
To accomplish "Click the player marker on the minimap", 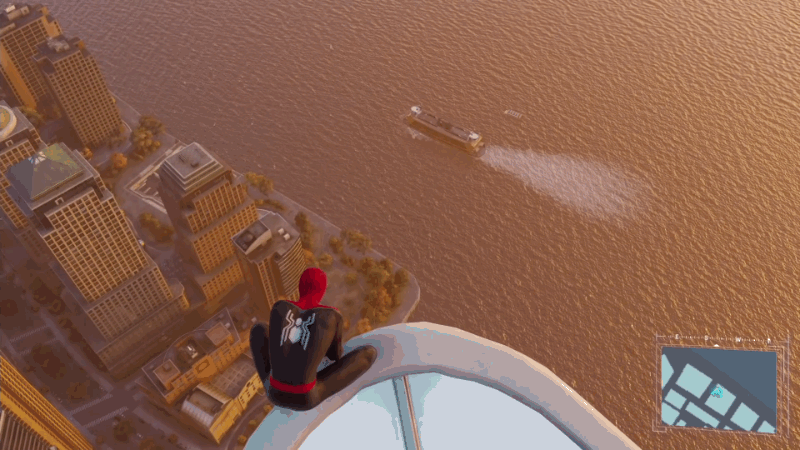I will pyautogui.click(x=717, y=392).
